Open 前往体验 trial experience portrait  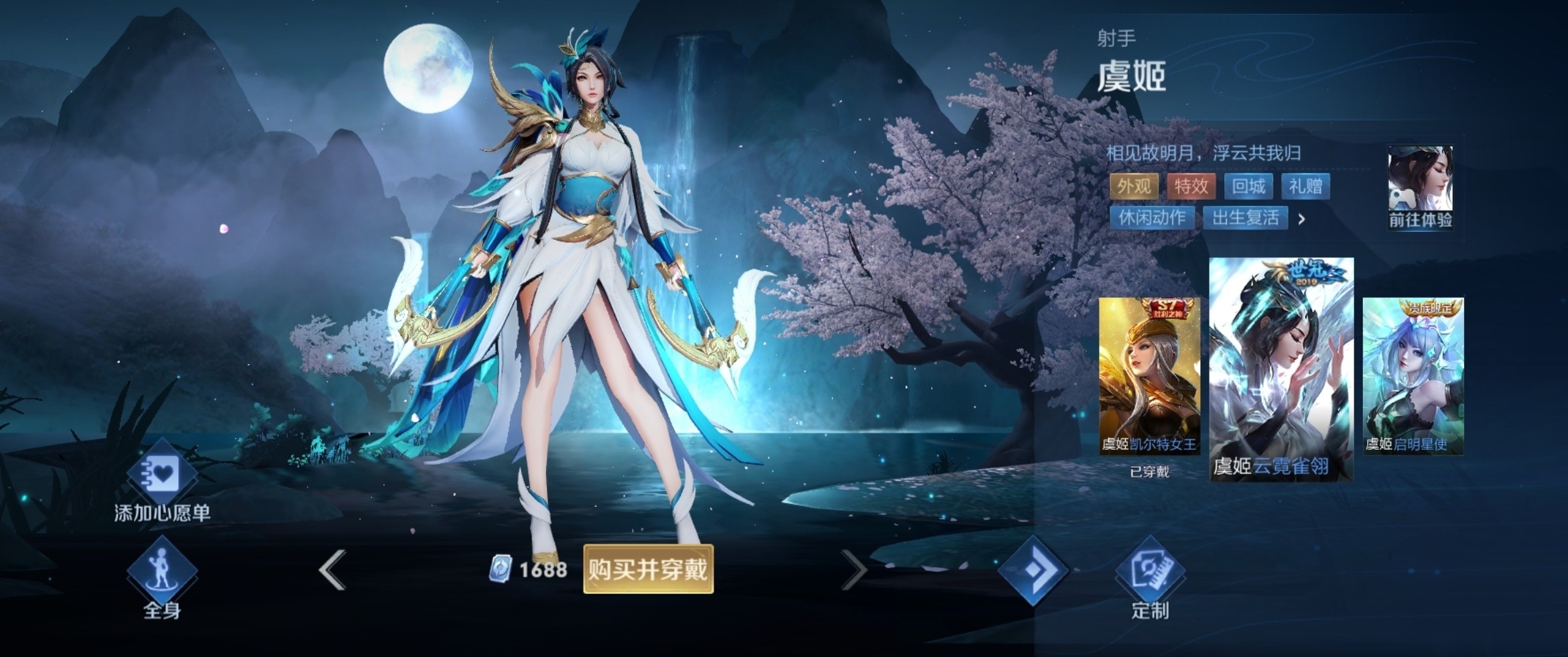[x=1420, y=186]
